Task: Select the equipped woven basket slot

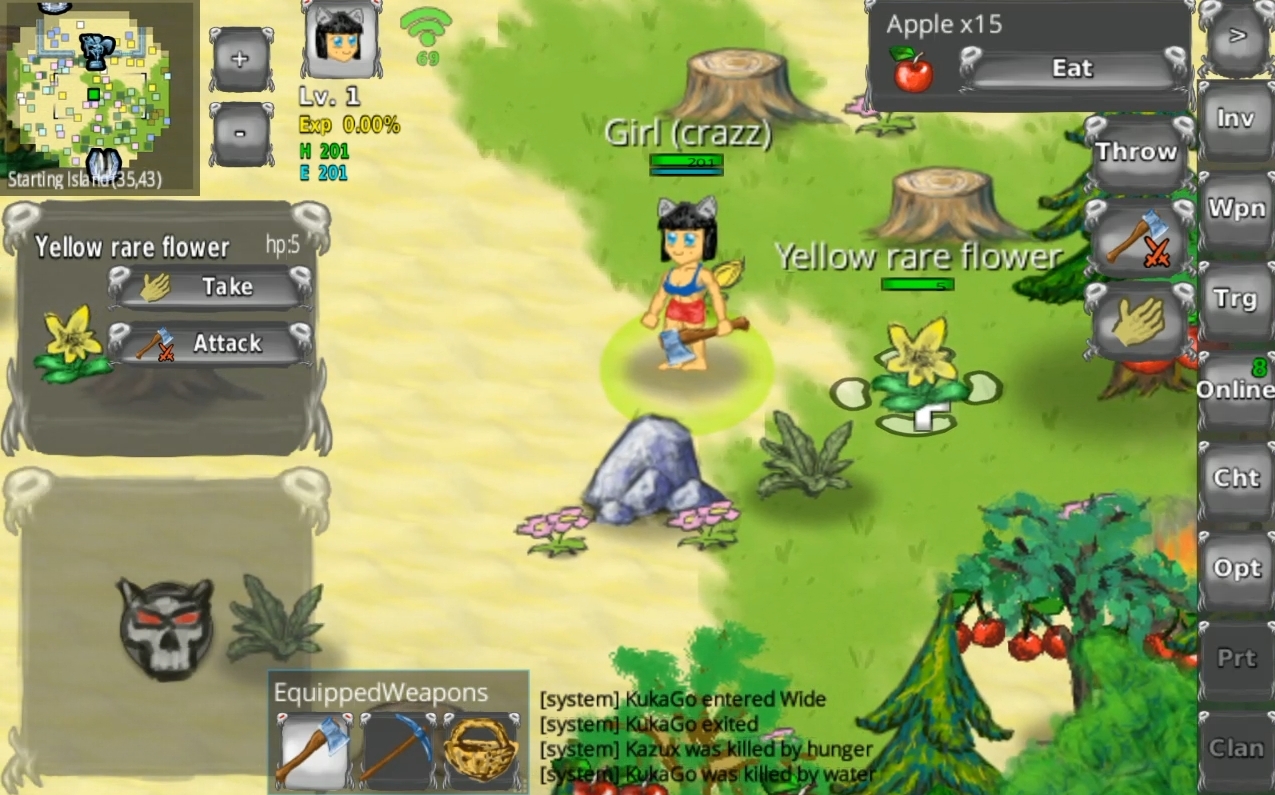Action: 481,751
